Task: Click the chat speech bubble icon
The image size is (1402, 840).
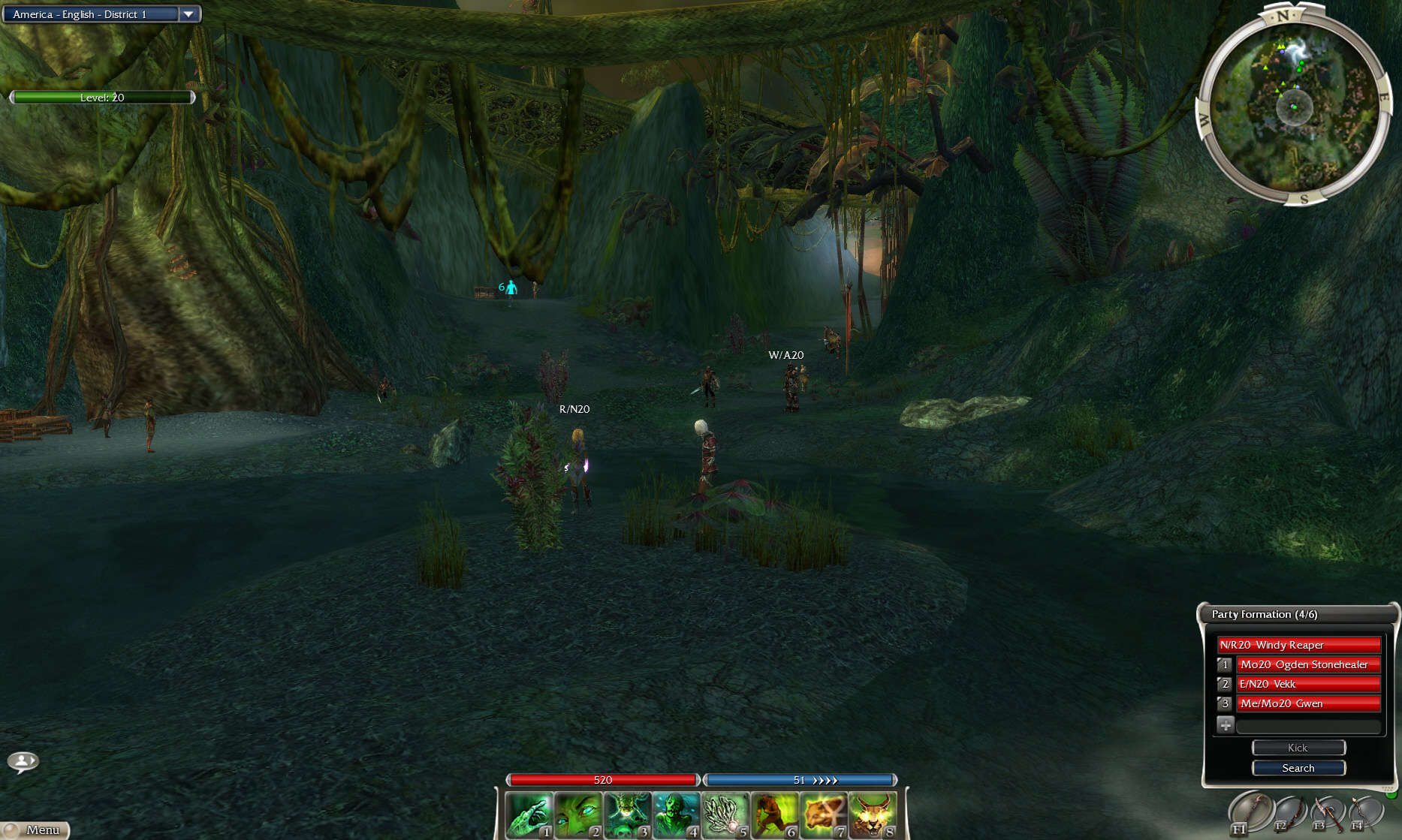Action: (23, 762)
